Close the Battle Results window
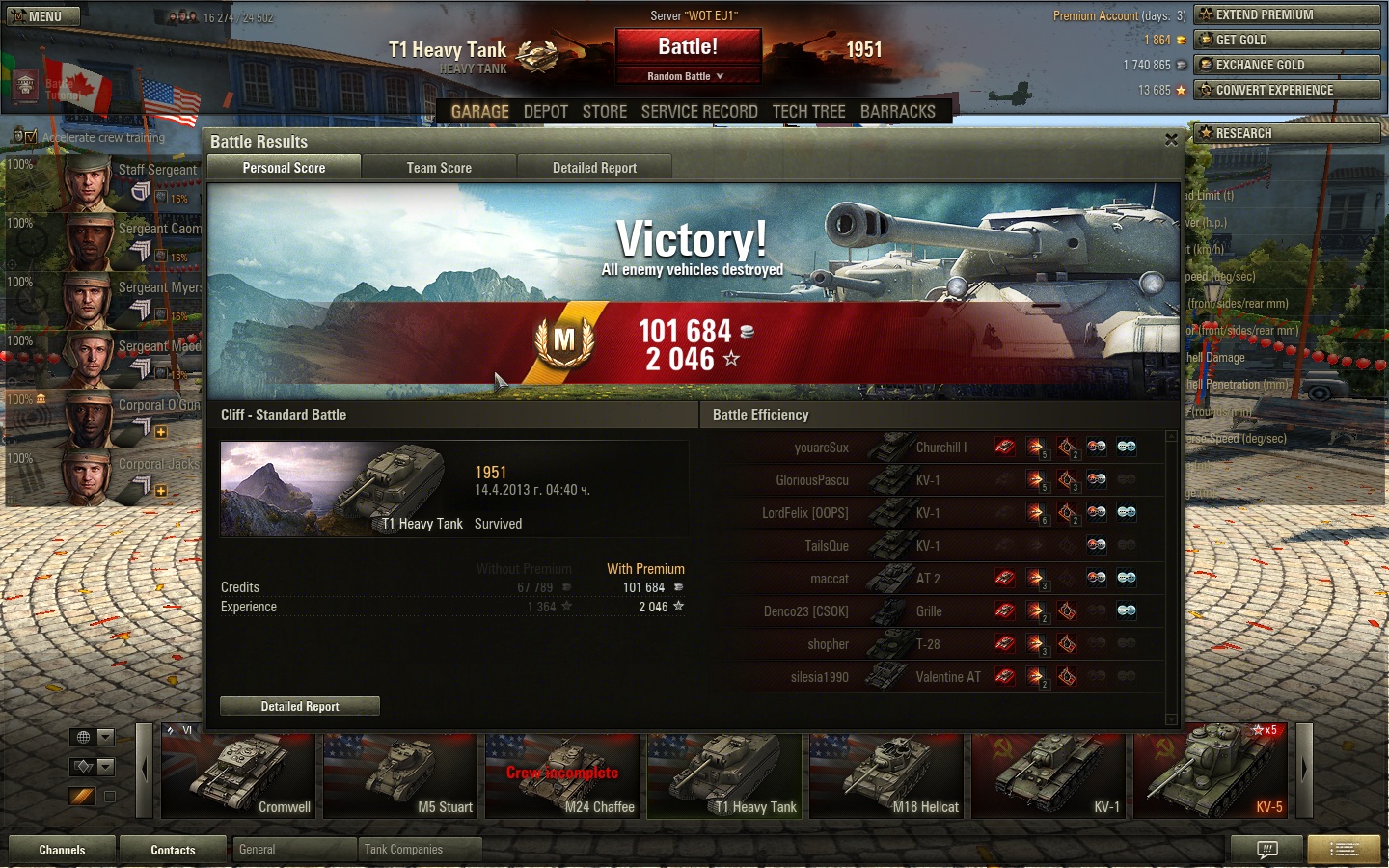 [x=1171, y=140]
